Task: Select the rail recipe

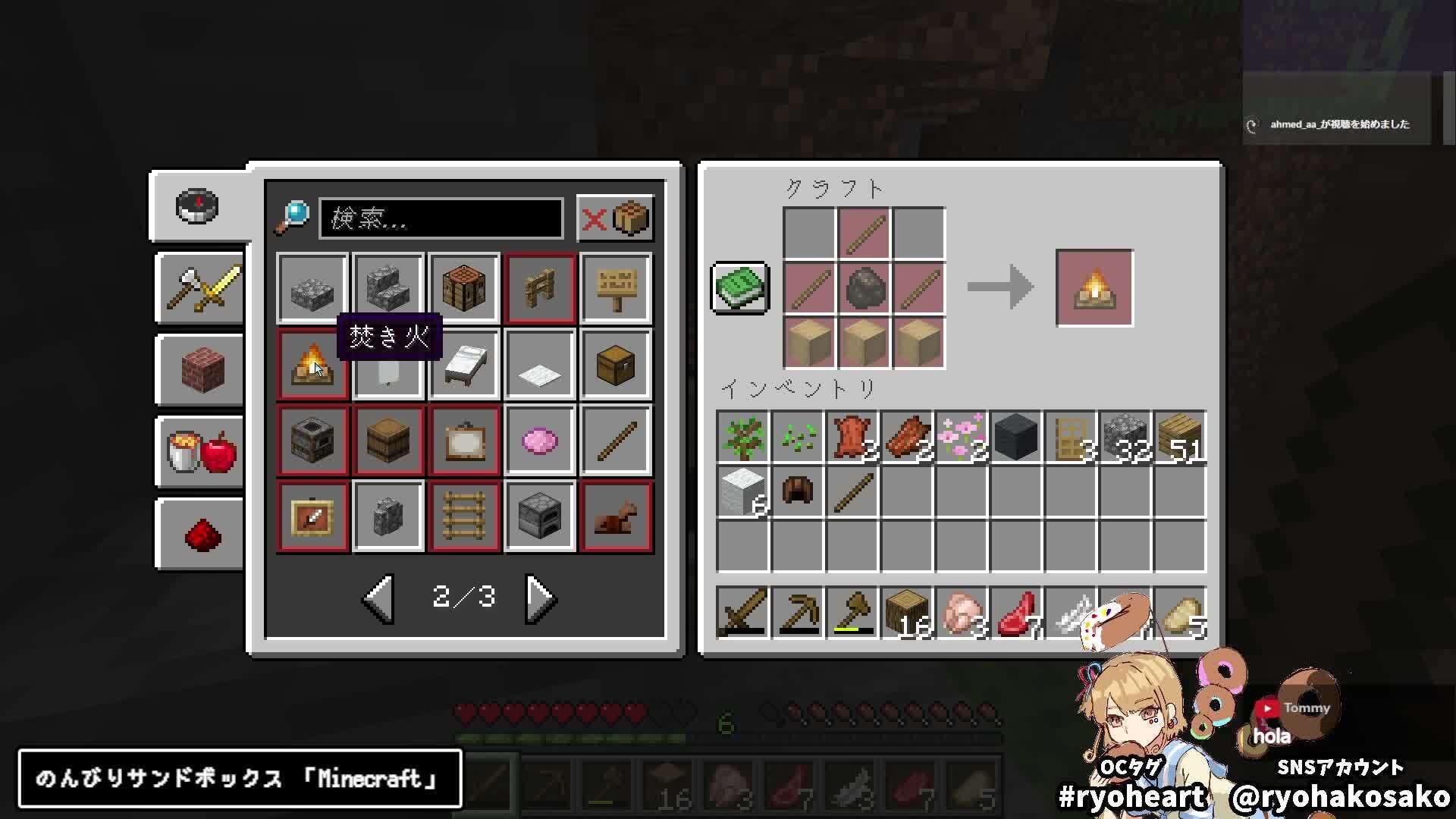Action: (464, 516)
